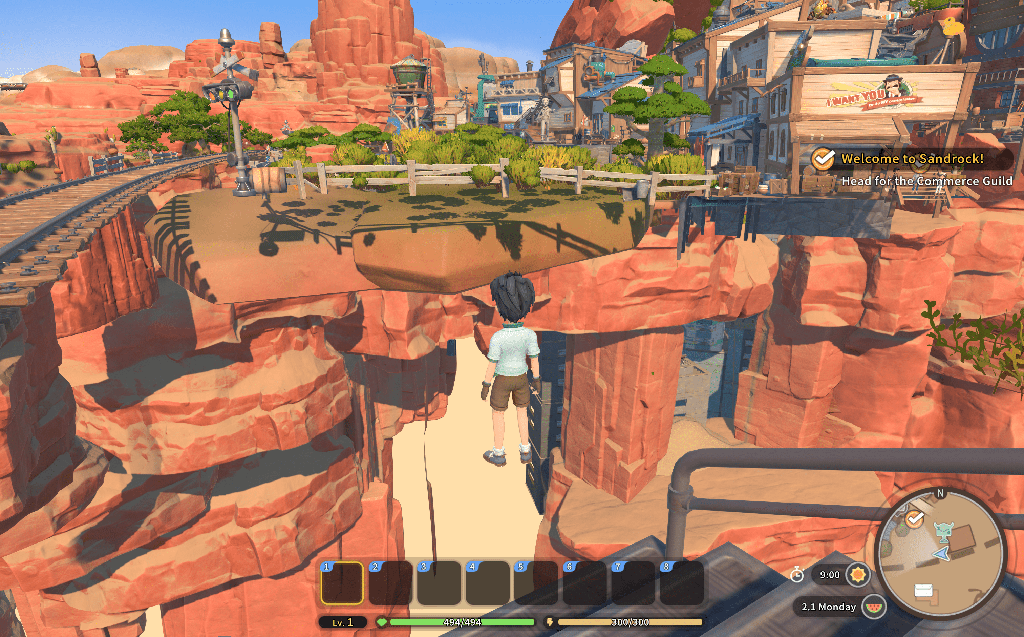Select hotbar slot 1 with yellow outline
Screen dimensions: 1024x637
(342, 583)
